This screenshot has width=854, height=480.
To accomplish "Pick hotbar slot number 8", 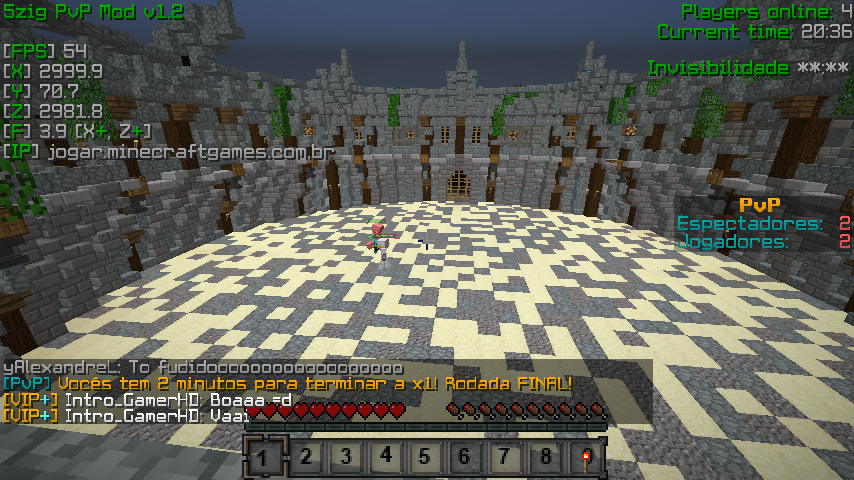I will (545, 458).
